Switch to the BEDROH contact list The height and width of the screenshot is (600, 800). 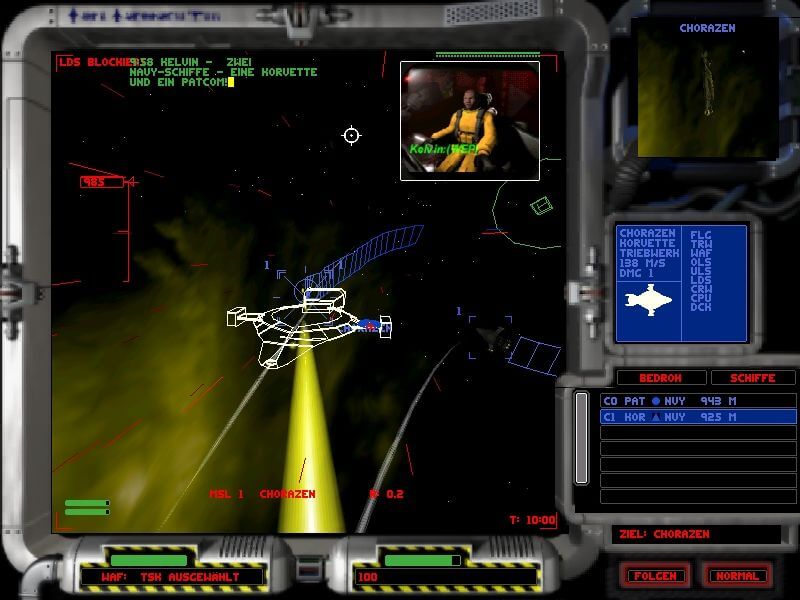point(659,378)
